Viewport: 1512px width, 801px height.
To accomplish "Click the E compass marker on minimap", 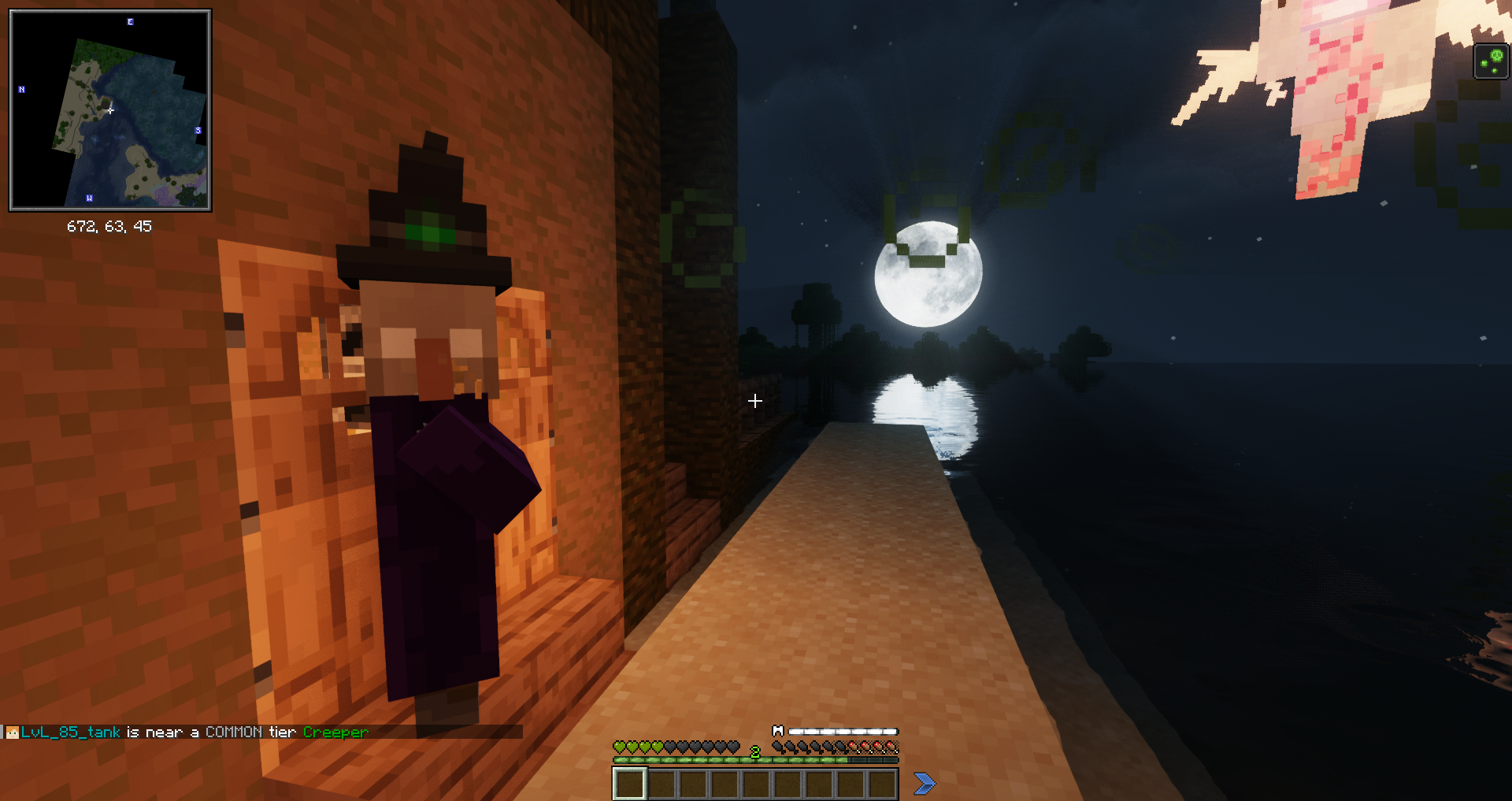I will click(x=128, y=22).
